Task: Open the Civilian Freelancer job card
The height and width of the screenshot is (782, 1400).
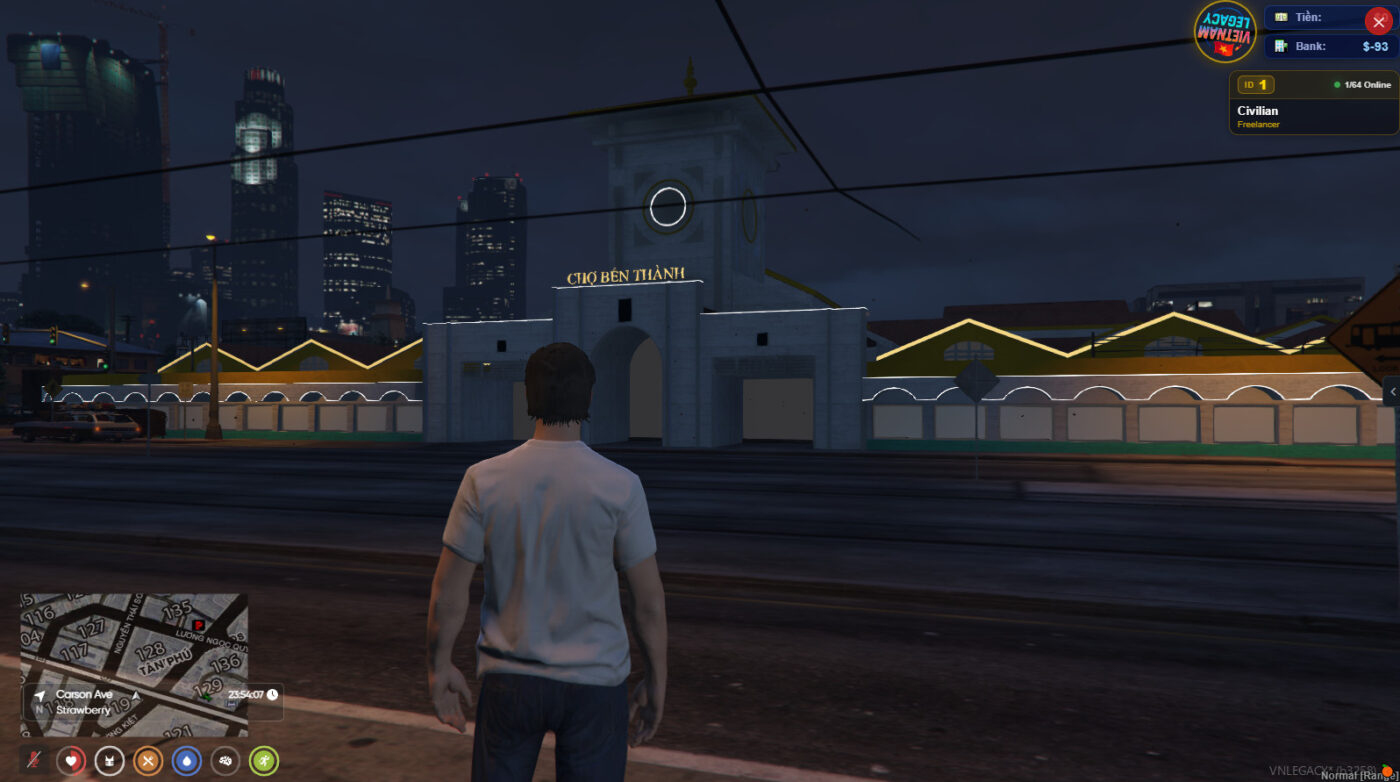Action: click(x=1313, y=103)
